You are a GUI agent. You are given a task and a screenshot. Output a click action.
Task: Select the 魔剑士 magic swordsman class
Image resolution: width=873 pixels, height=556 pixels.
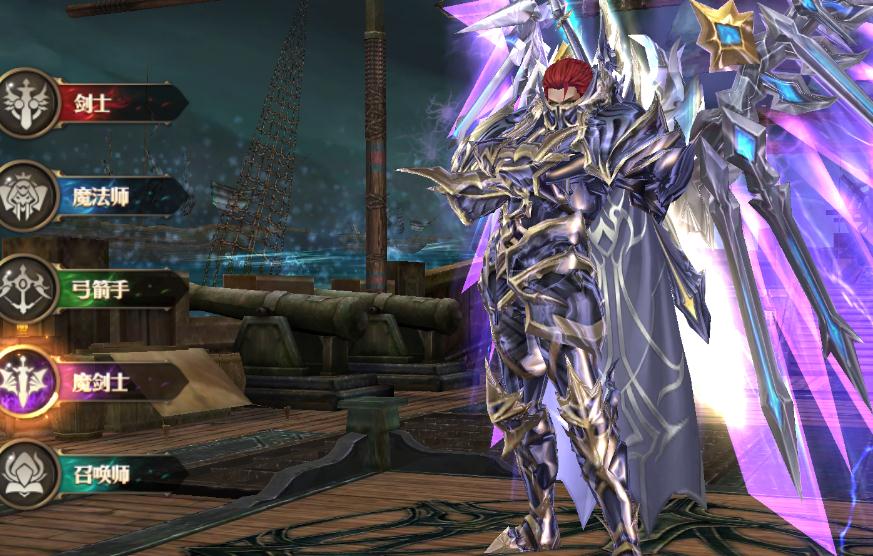point(95,381)
